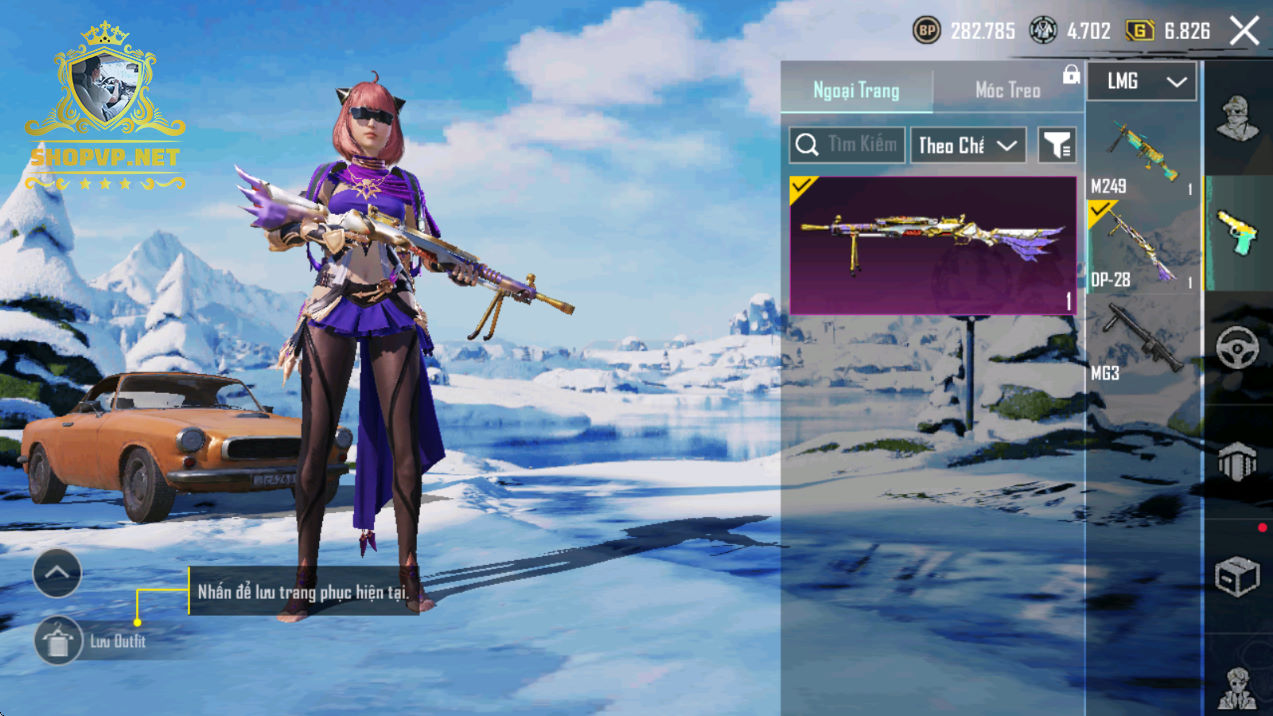This screenshot has width=1273, height=716.
Task: Open the crate box category
Action: click(1238, 577)
